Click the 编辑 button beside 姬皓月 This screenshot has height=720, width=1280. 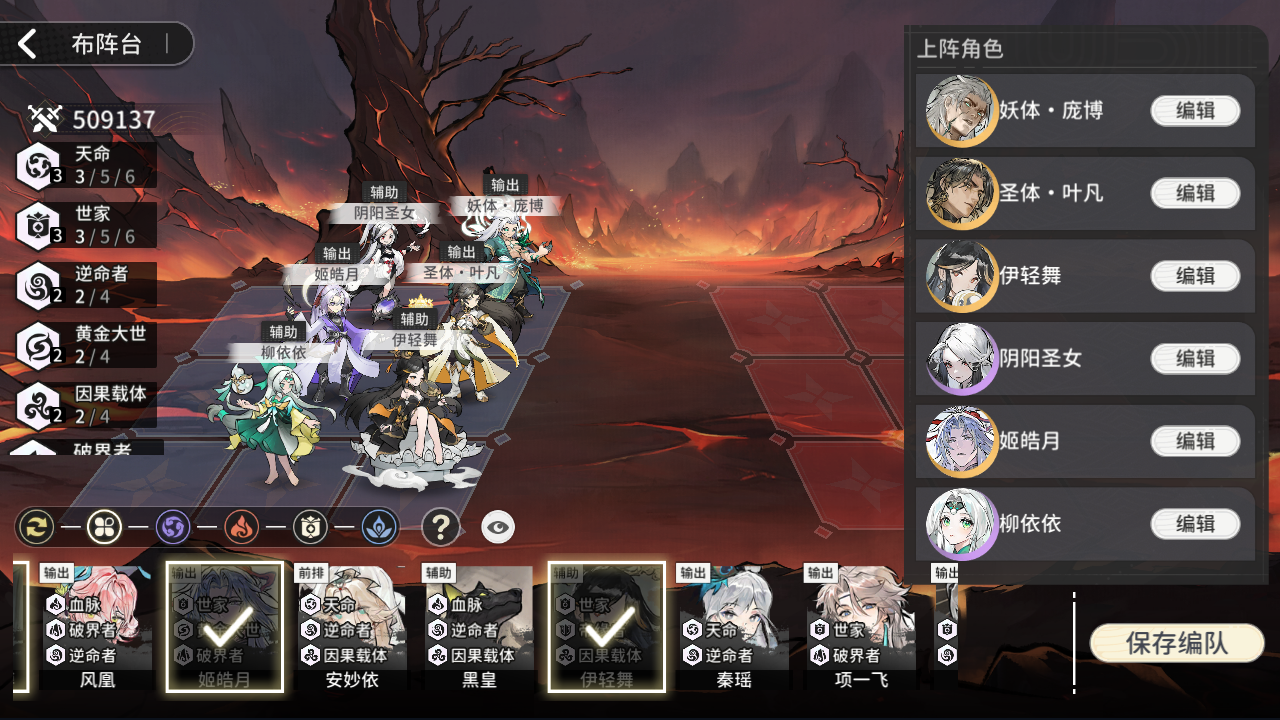[1195, 441]
